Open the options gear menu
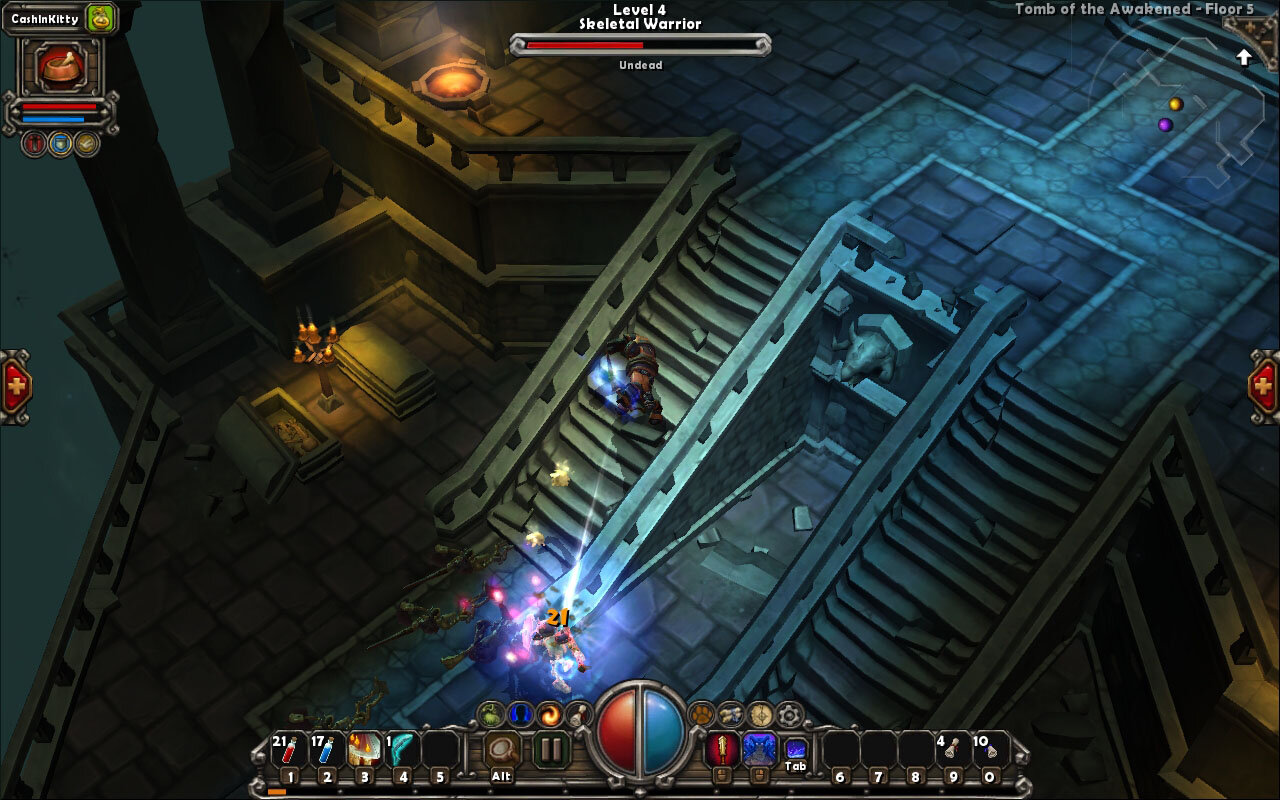The width and height of the screenshot is (1280, 800). [x=790, y=714]
